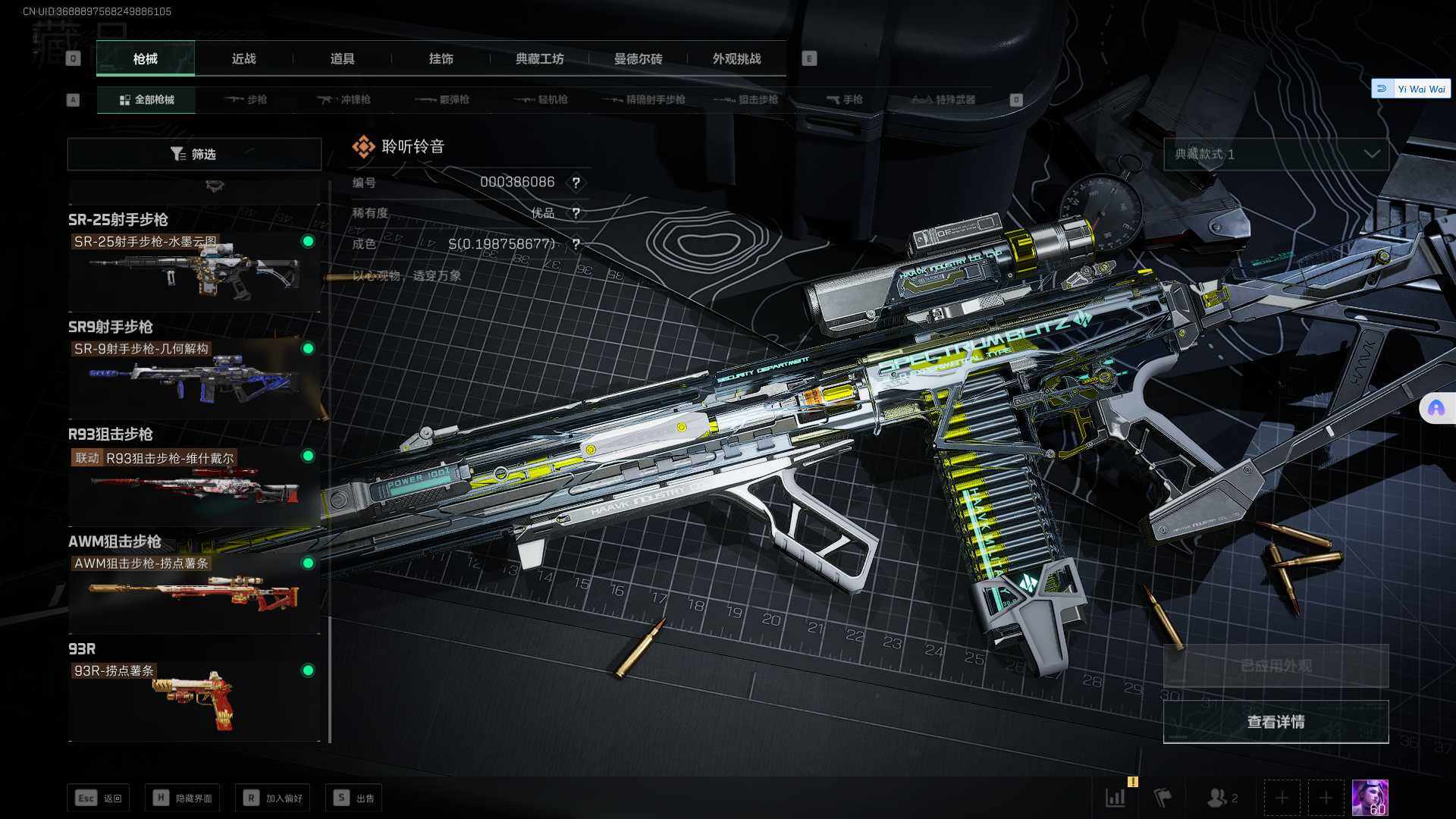Screen dimensions: 1456x819
Task: Open the 道具 items tab
Action: [x=342, y=58]
